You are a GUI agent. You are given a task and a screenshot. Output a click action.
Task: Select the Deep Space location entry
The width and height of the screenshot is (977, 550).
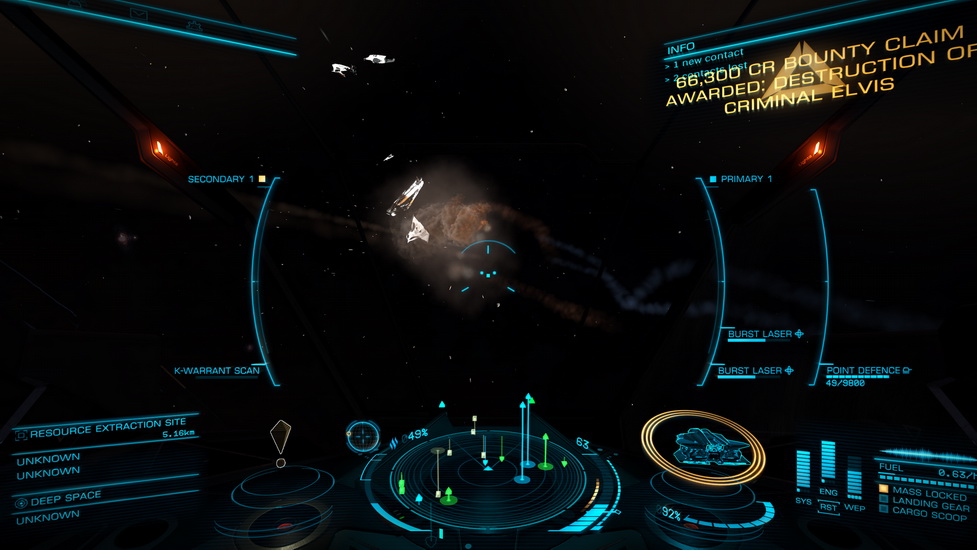tap(65, 500)
